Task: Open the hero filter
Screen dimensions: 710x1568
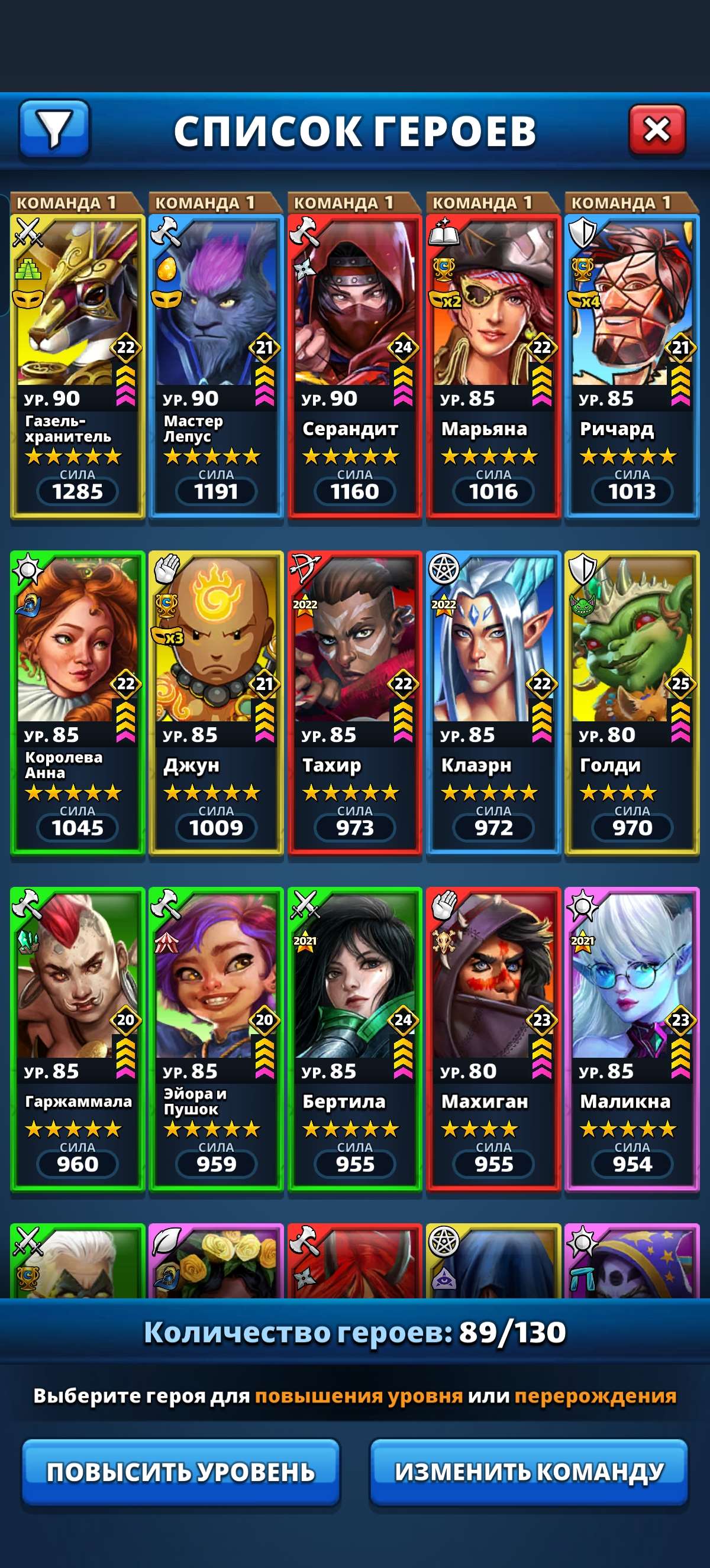Action: (55, 129)
